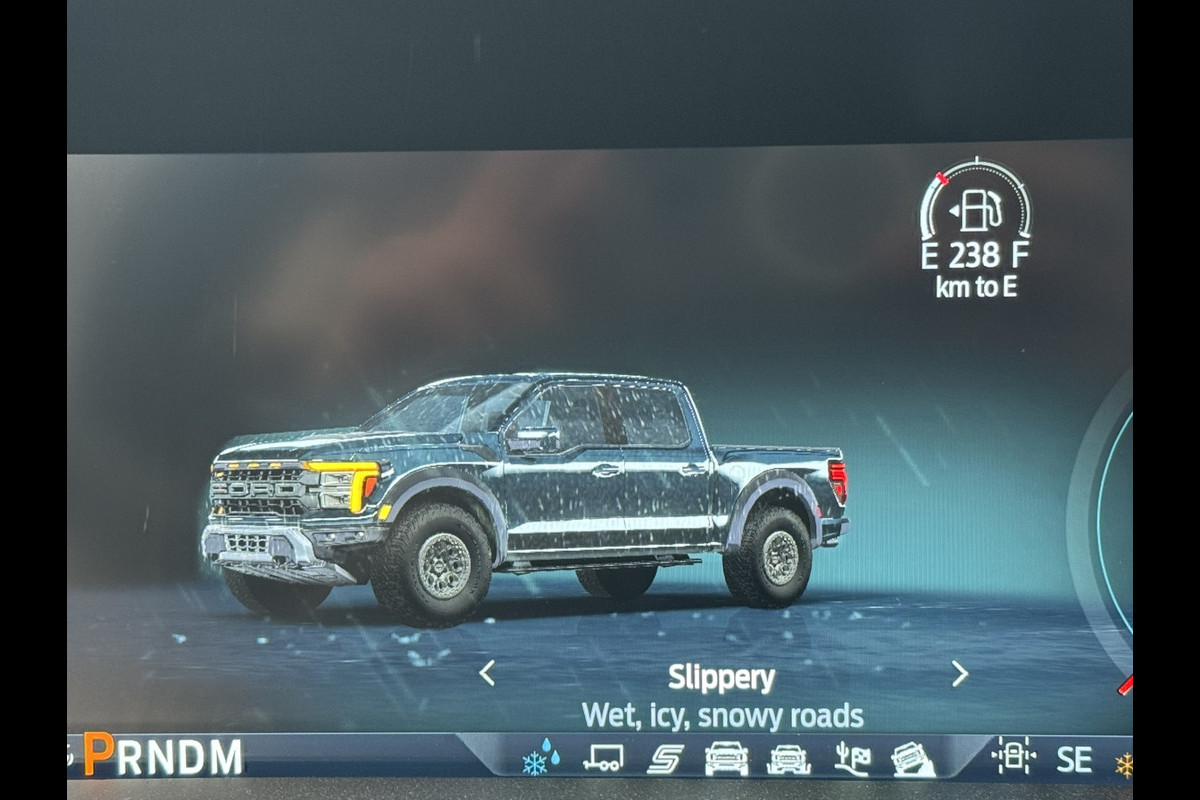
Task: Select the Slippery snowflake mode icon
Action: [x=541, y=758]
